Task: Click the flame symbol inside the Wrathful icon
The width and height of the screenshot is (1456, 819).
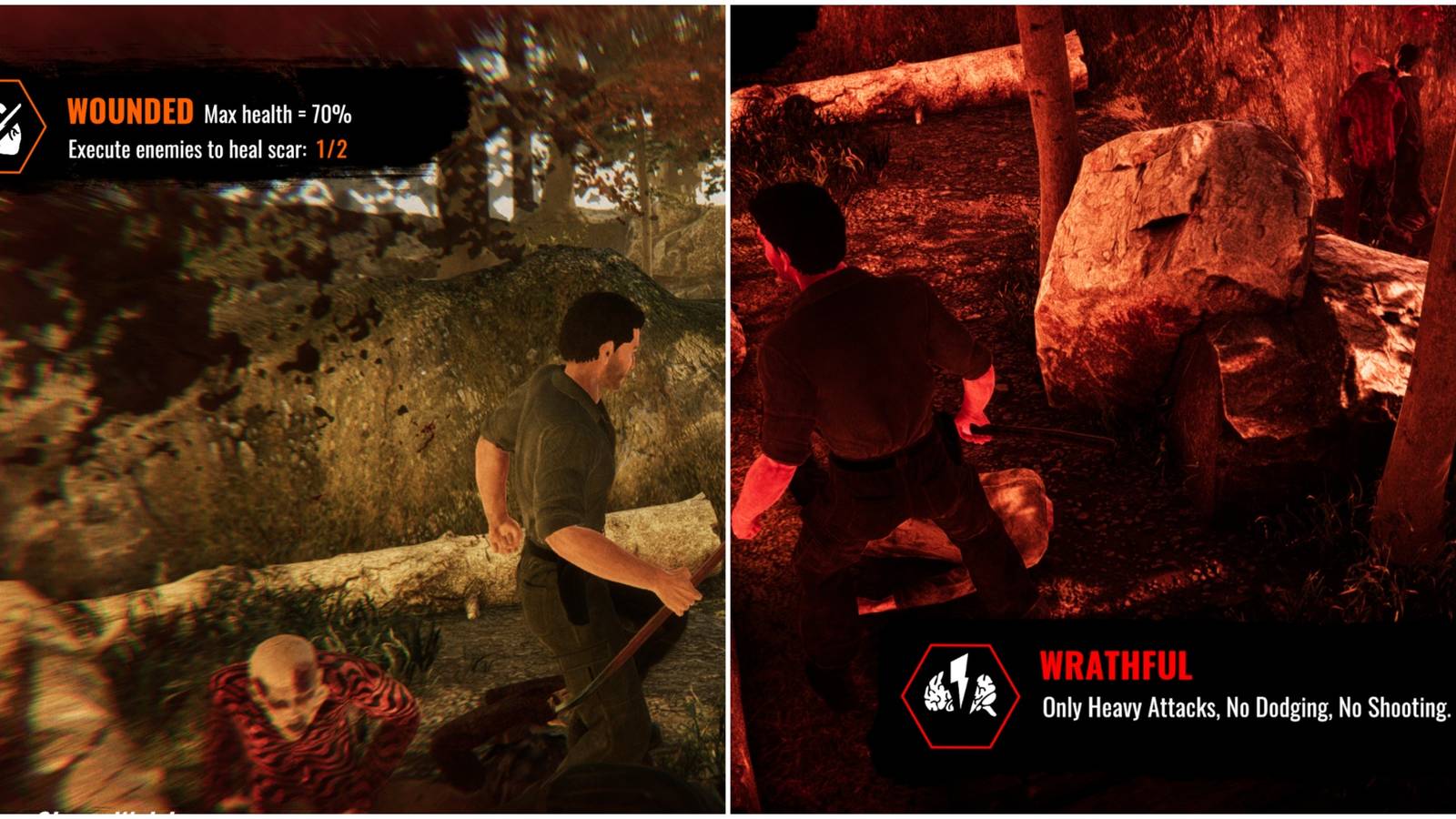Action: coord(939,693)
